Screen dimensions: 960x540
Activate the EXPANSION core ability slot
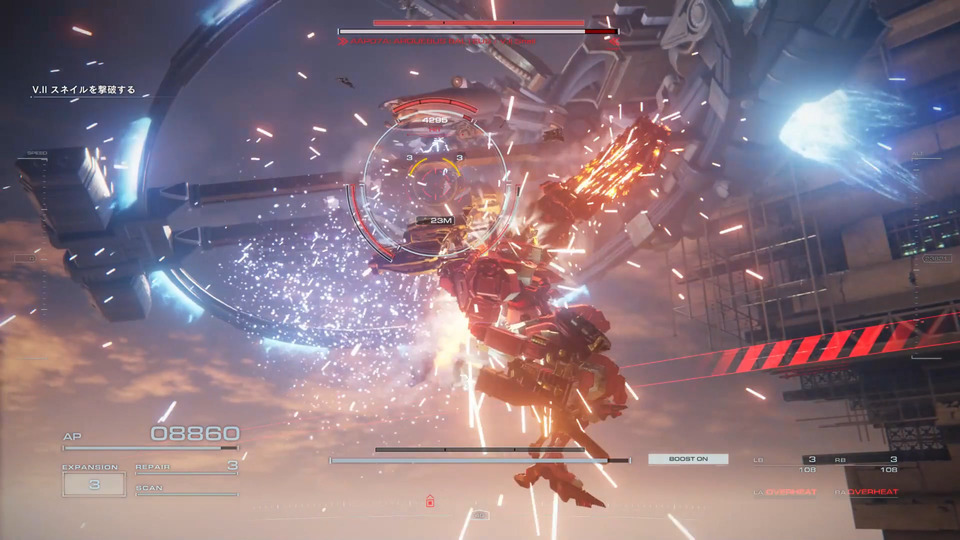point(94,483)
